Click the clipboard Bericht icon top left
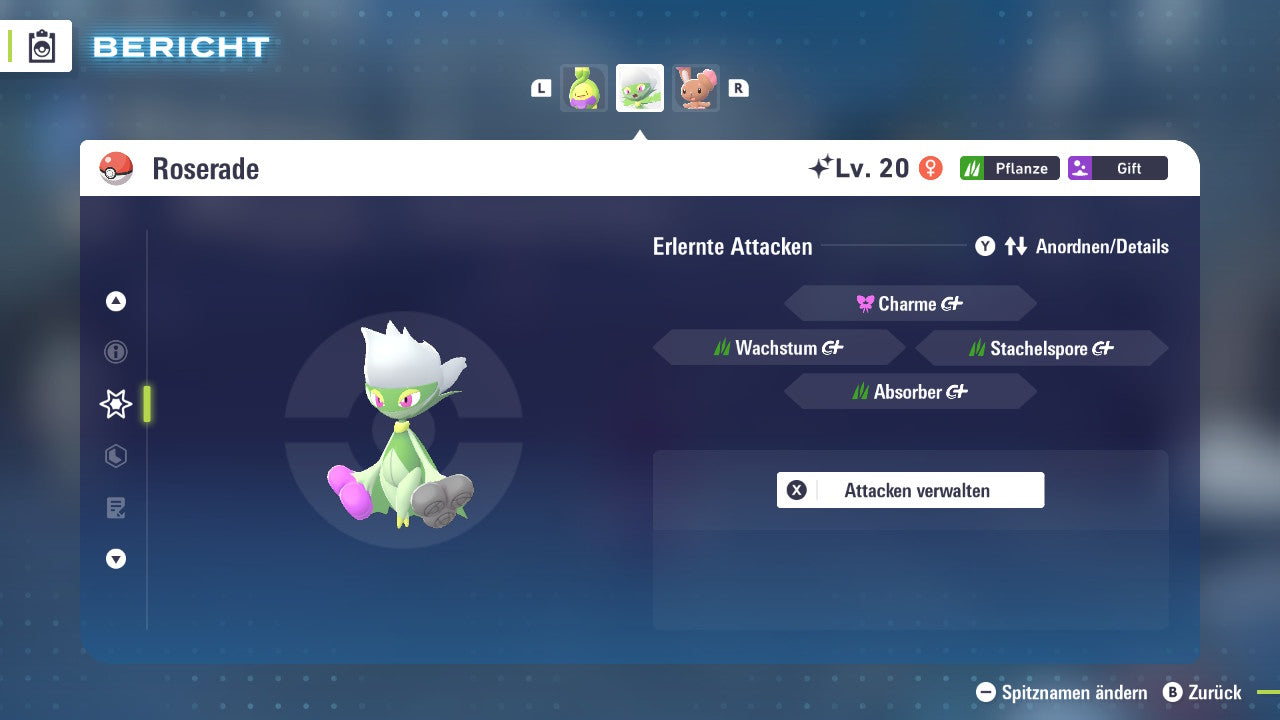This screenshot has height=720, width=1280. (42, 46)
